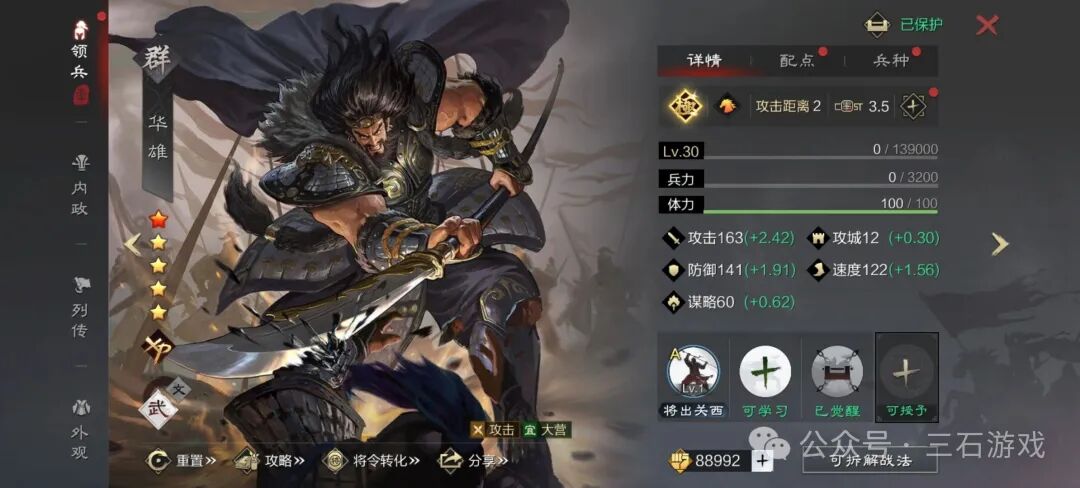Switch to the 配点 tab
Viewport: 1080px width, 488px height.
pyautogui.click(x=797, y=60)
